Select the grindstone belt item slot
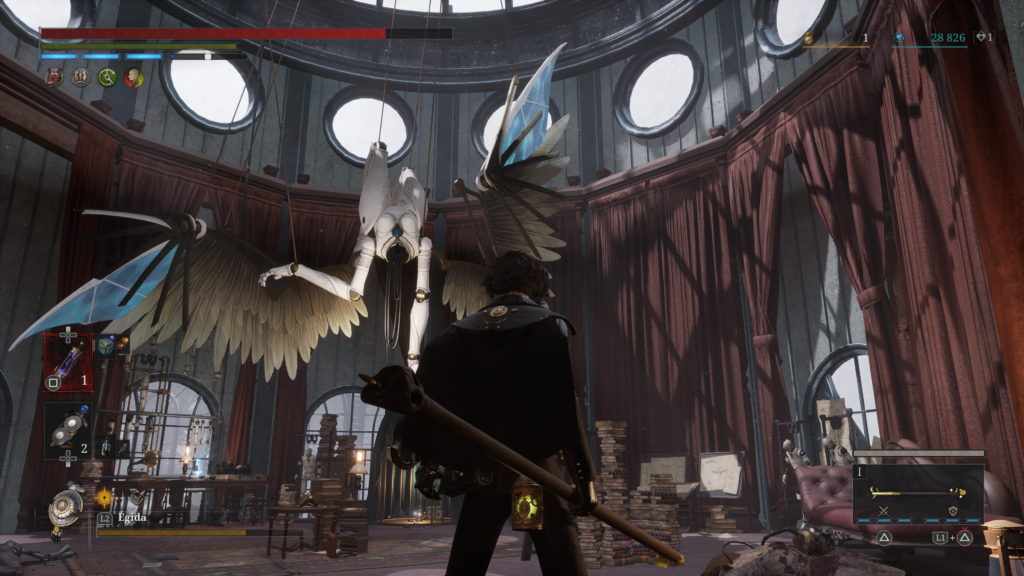The width and height of the screenshot is (1024, 576). (x=67, y=430)
